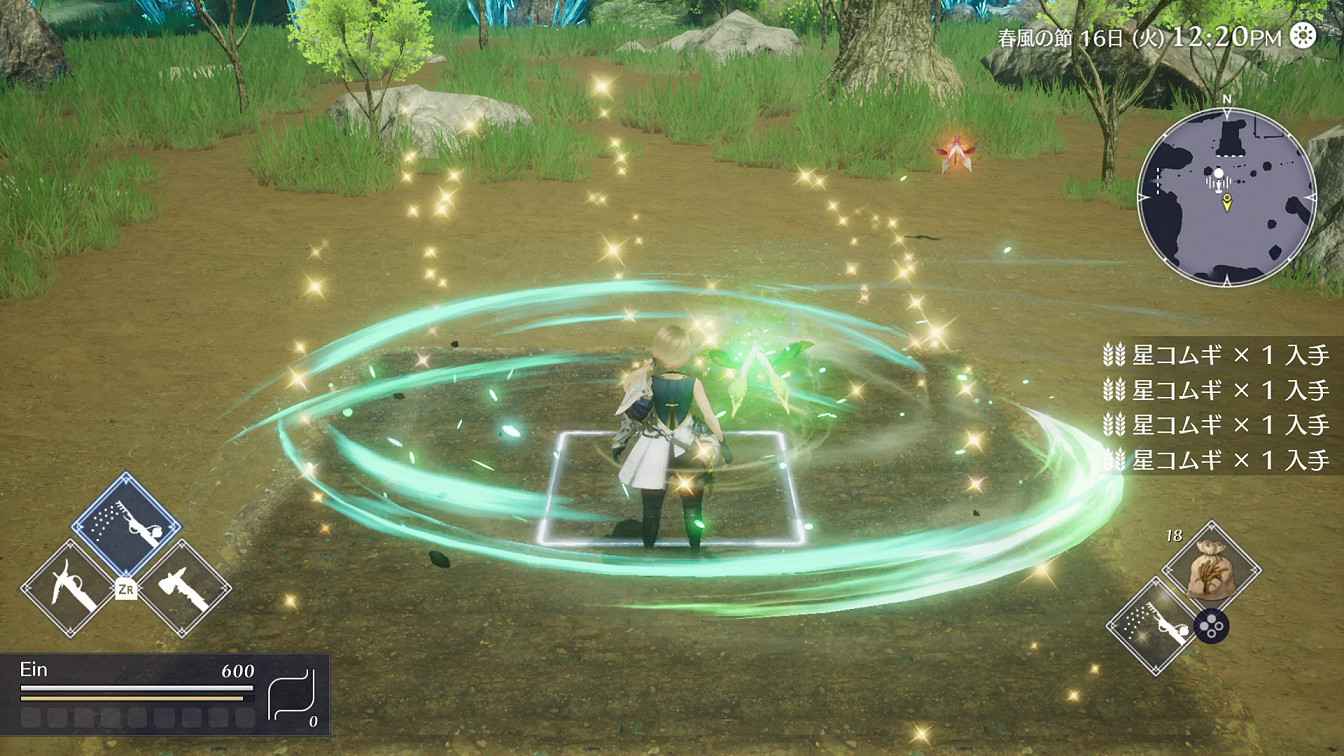
Task: Click the controller face-buttons icon
Action: pos(1211,625)
